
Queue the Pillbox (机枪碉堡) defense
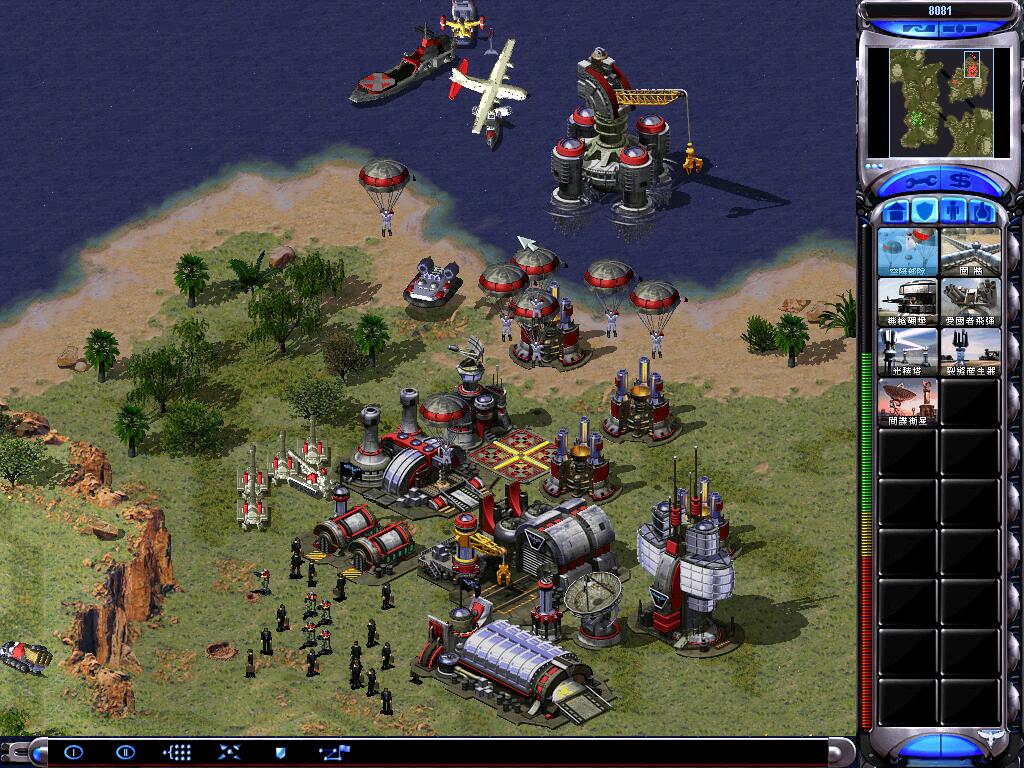point(907,302)
